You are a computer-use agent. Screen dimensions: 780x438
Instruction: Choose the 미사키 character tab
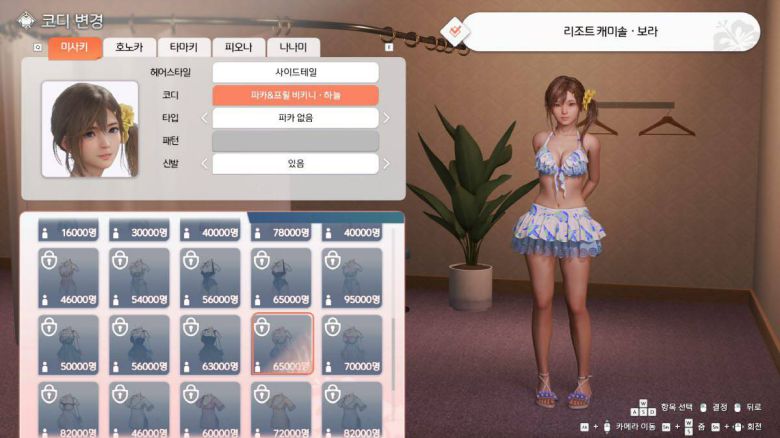coord(75,47)
